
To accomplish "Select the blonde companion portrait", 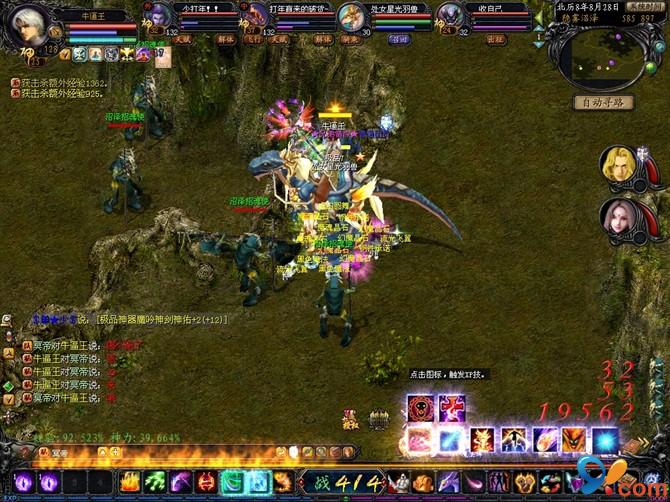I will [x=618, y=167].
